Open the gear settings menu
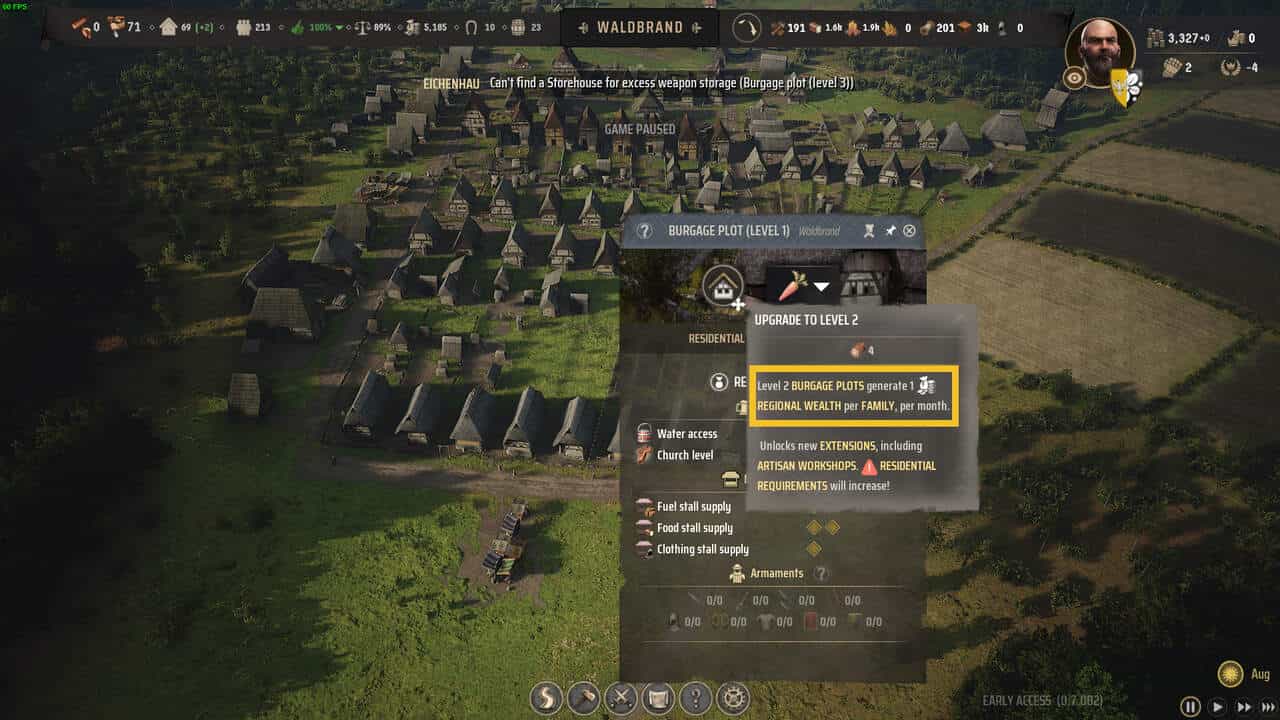 point(734,697)
